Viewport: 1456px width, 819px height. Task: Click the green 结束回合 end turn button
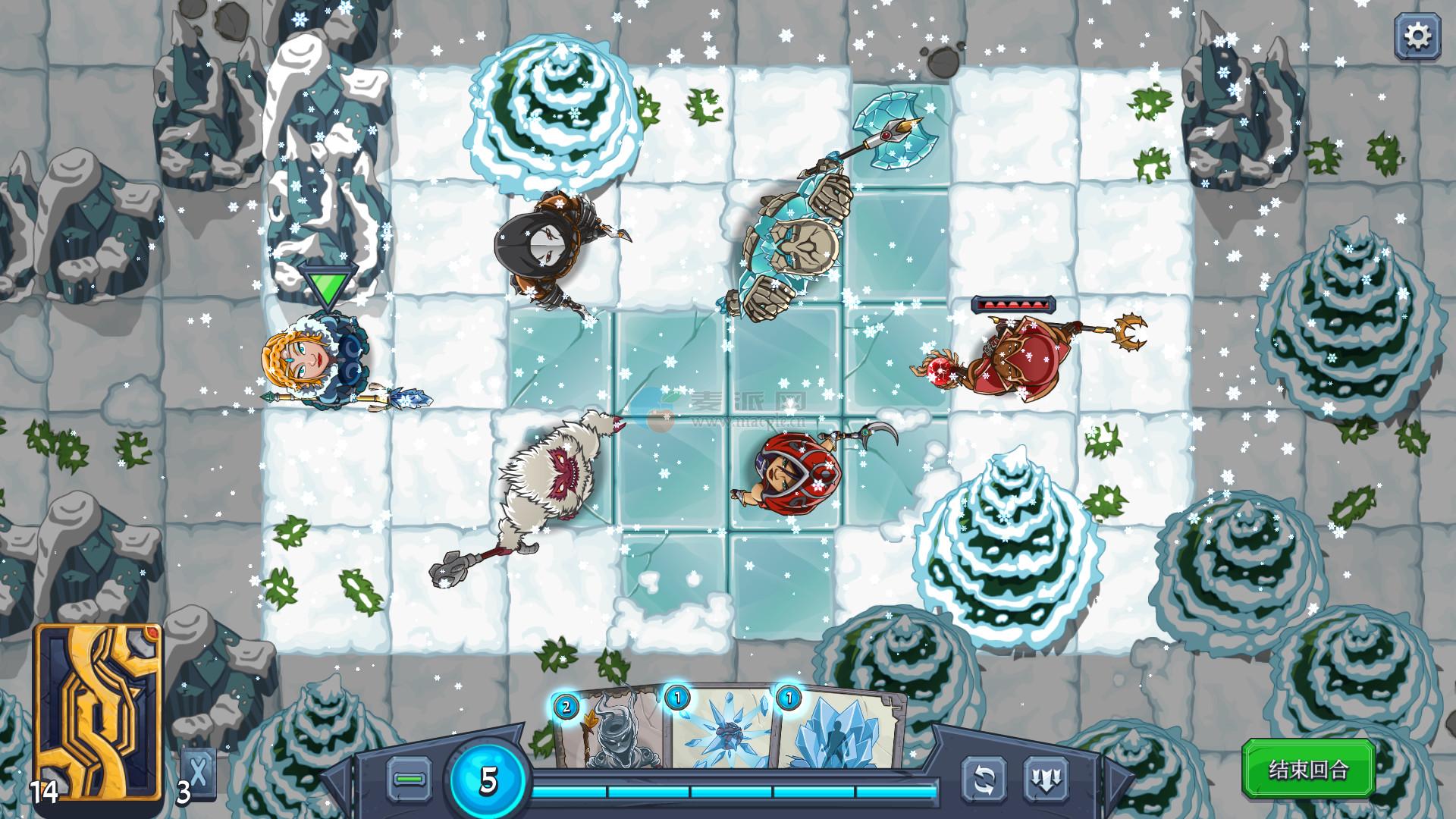(x=1308, y=770)
